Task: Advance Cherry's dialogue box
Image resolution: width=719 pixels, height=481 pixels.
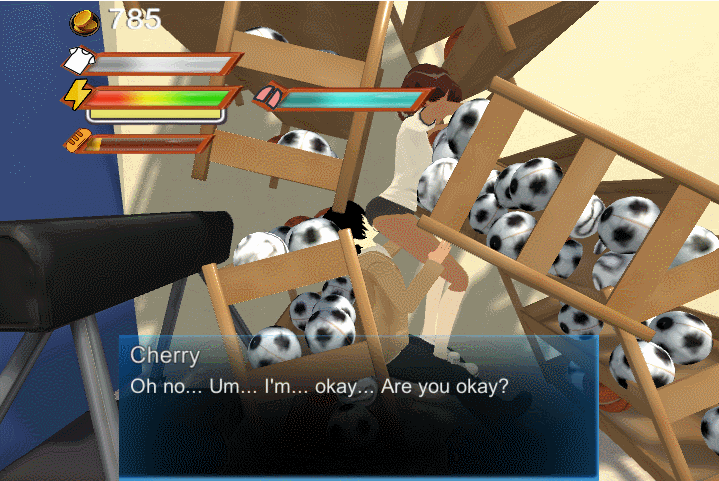Action: pyautogui.click(x=358, y=405)
